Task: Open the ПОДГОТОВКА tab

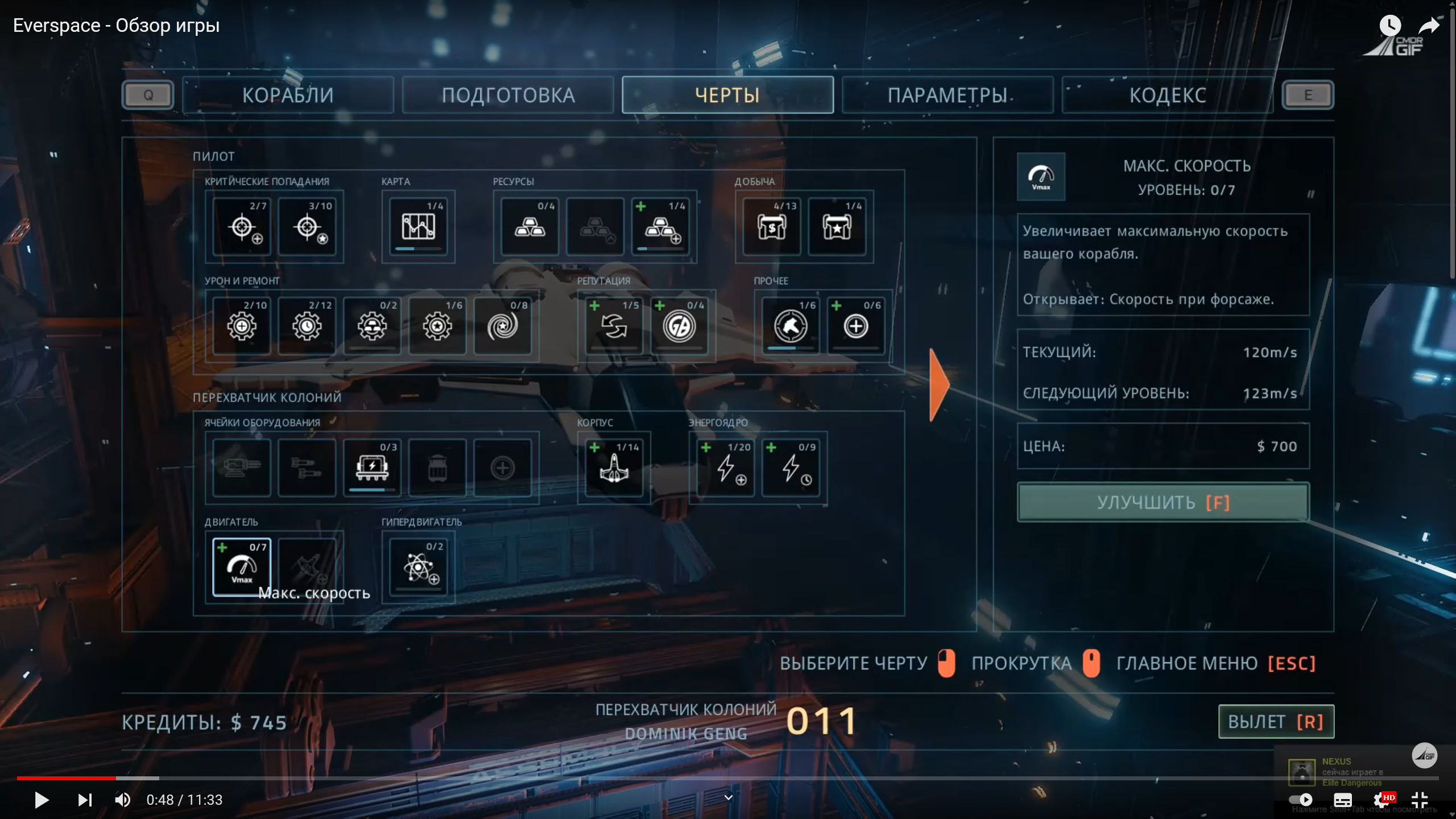Action: pyautogui.click(x=508, y=95)
